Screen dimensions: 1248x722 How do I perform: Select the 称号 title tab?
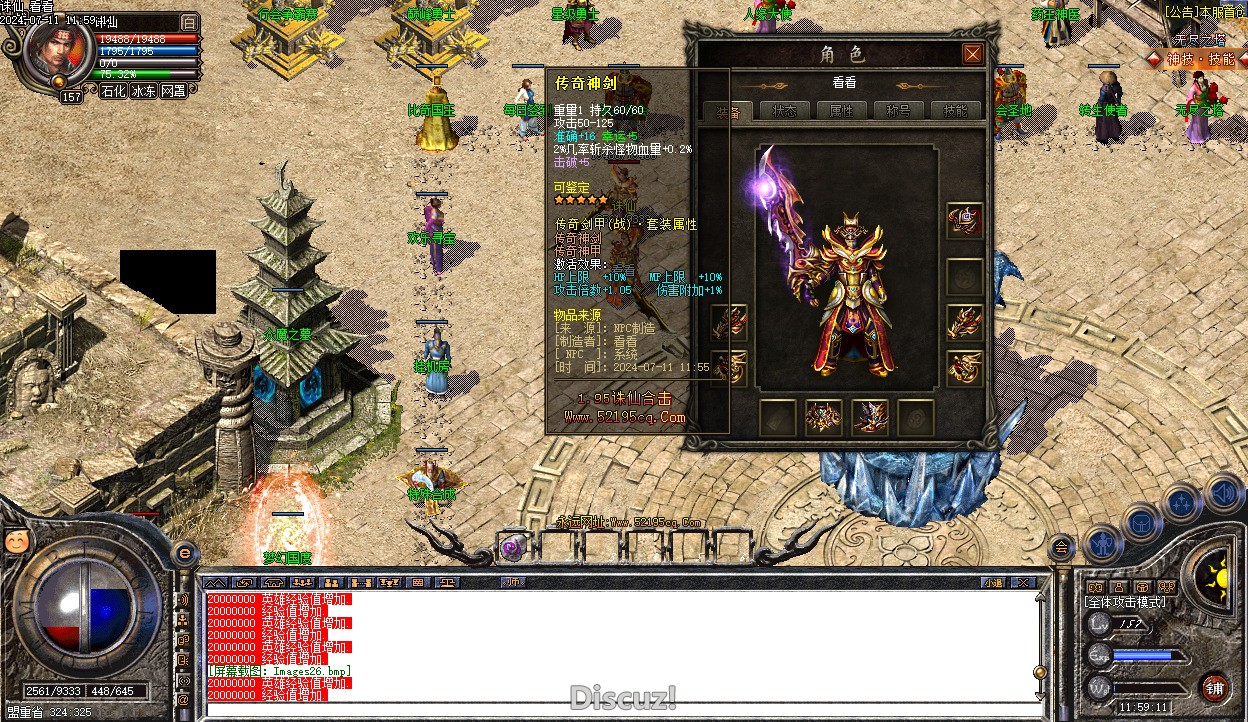click(x=899, y=111)
